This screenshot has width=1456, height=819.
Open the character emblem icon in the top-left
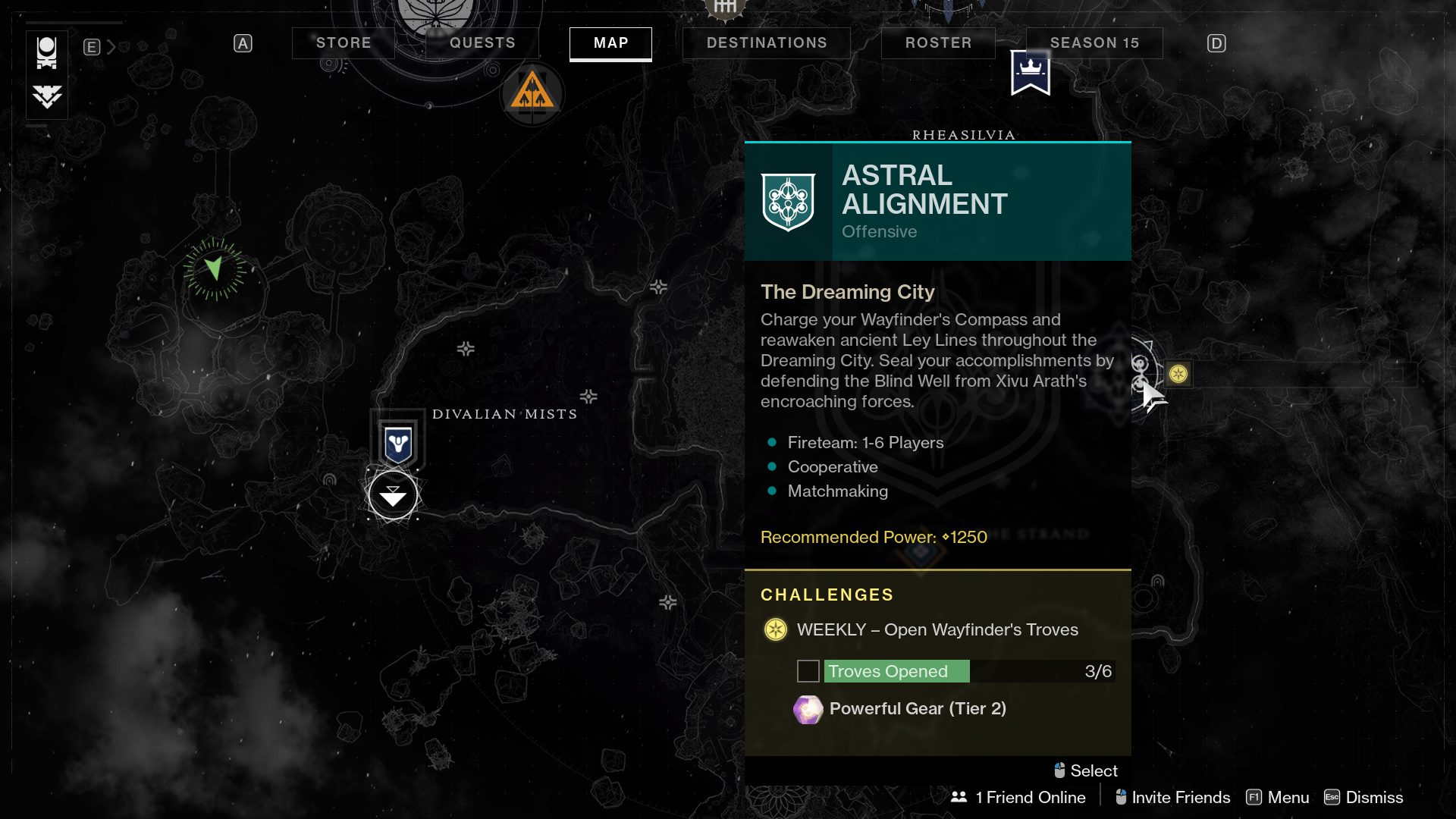pos(46,51)
